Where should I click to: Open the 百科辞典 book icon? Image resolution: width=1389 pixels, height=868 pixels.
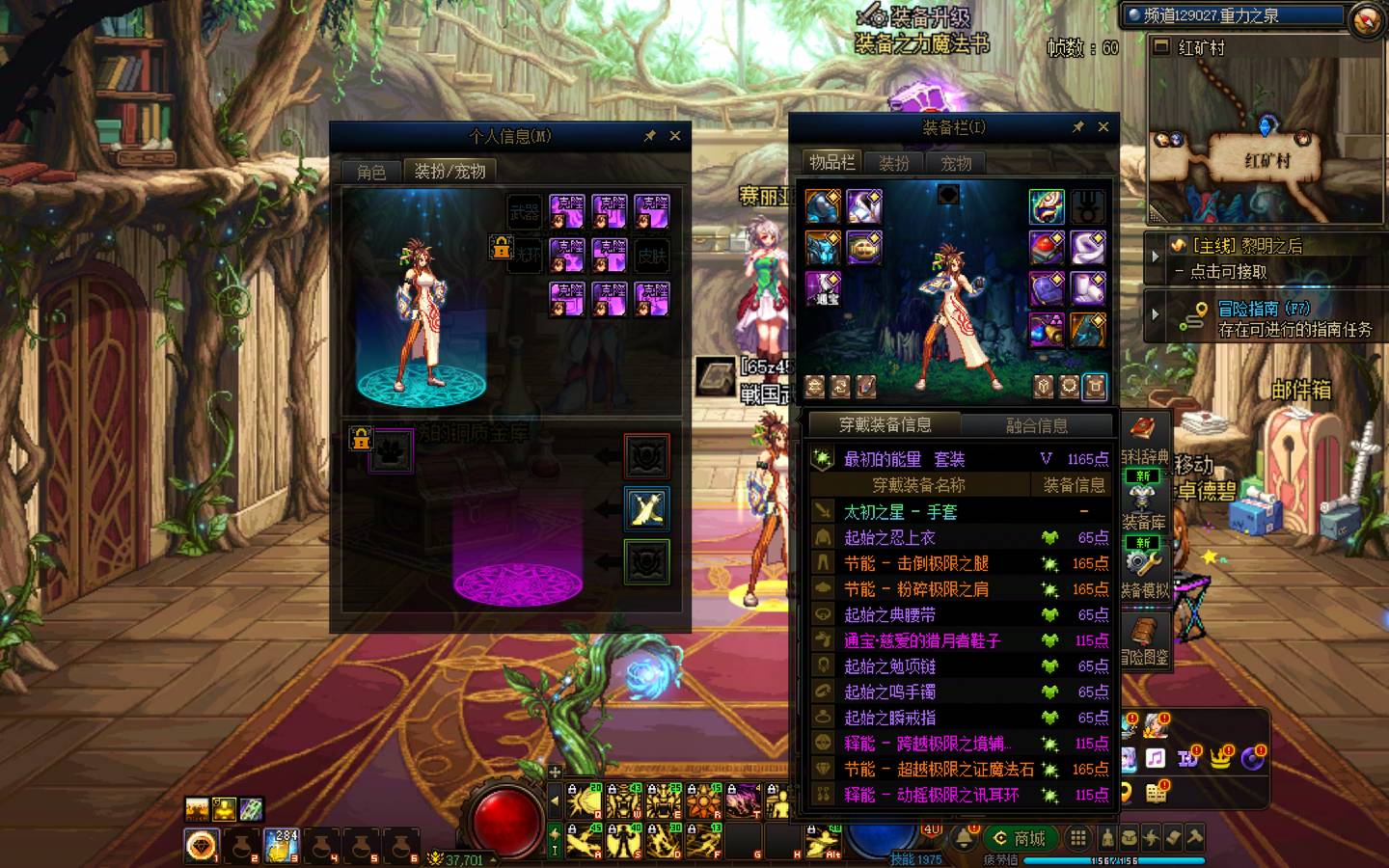(1144, 430)
